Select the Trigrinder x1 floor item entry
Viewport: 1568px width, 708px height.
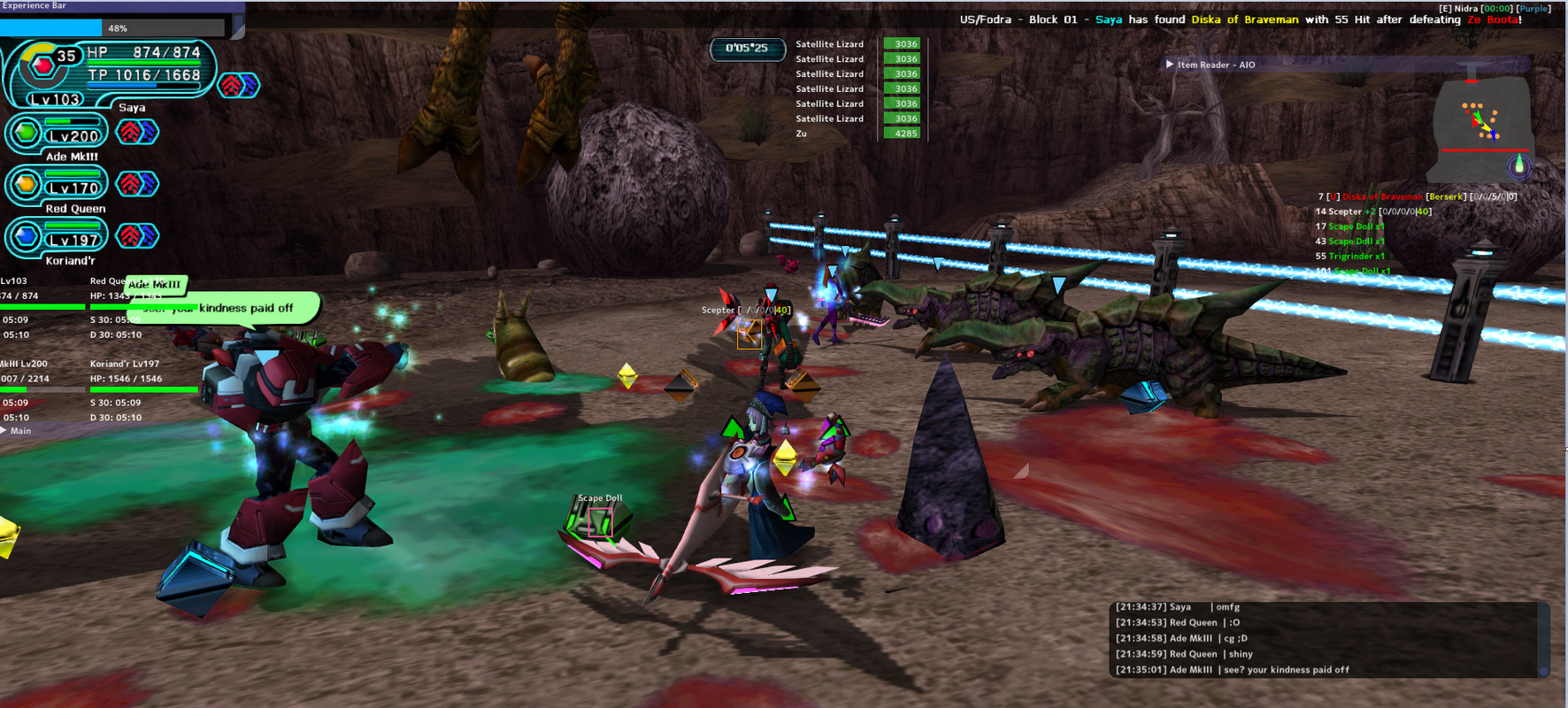(1356, 257)
